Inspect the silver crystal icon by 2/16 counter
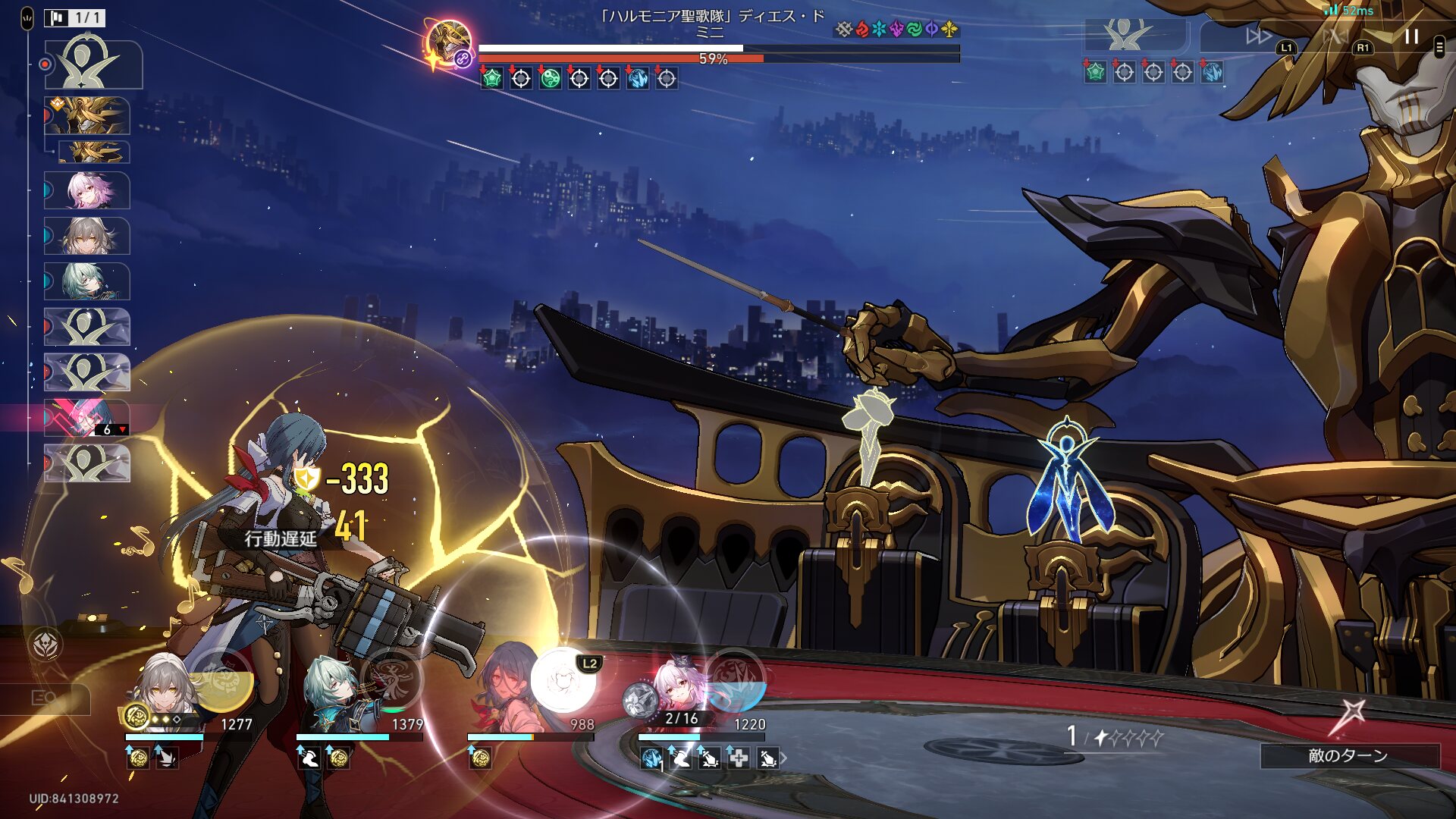This screenshot has width=1456, height=819. pyautogui.click(x=640, y=699)
